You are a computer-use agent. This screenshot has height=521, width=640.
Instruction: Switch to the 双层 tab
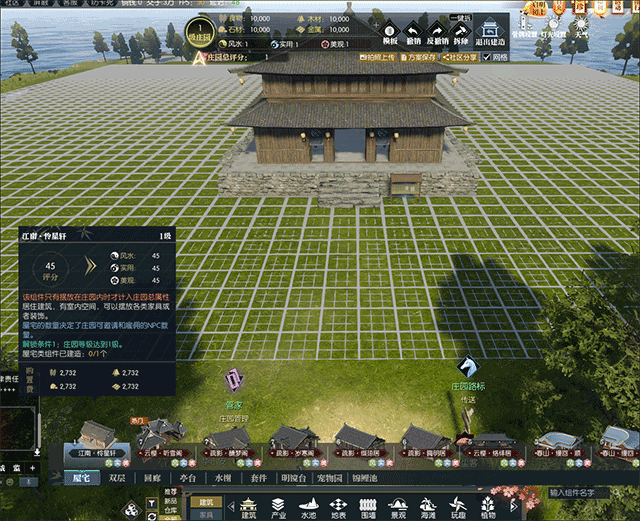[118, 478]
